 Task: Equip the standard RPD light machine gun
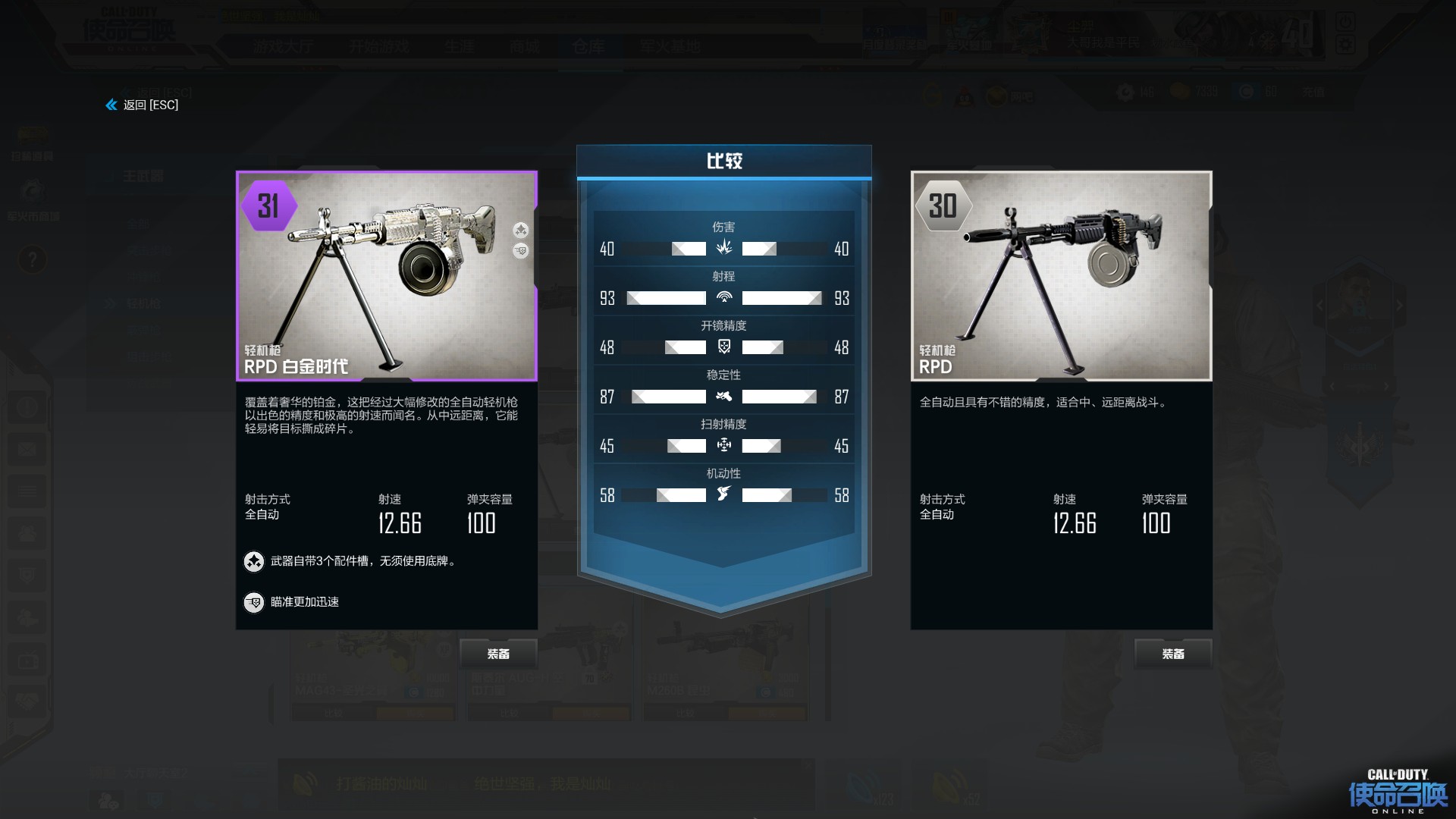1172,654
